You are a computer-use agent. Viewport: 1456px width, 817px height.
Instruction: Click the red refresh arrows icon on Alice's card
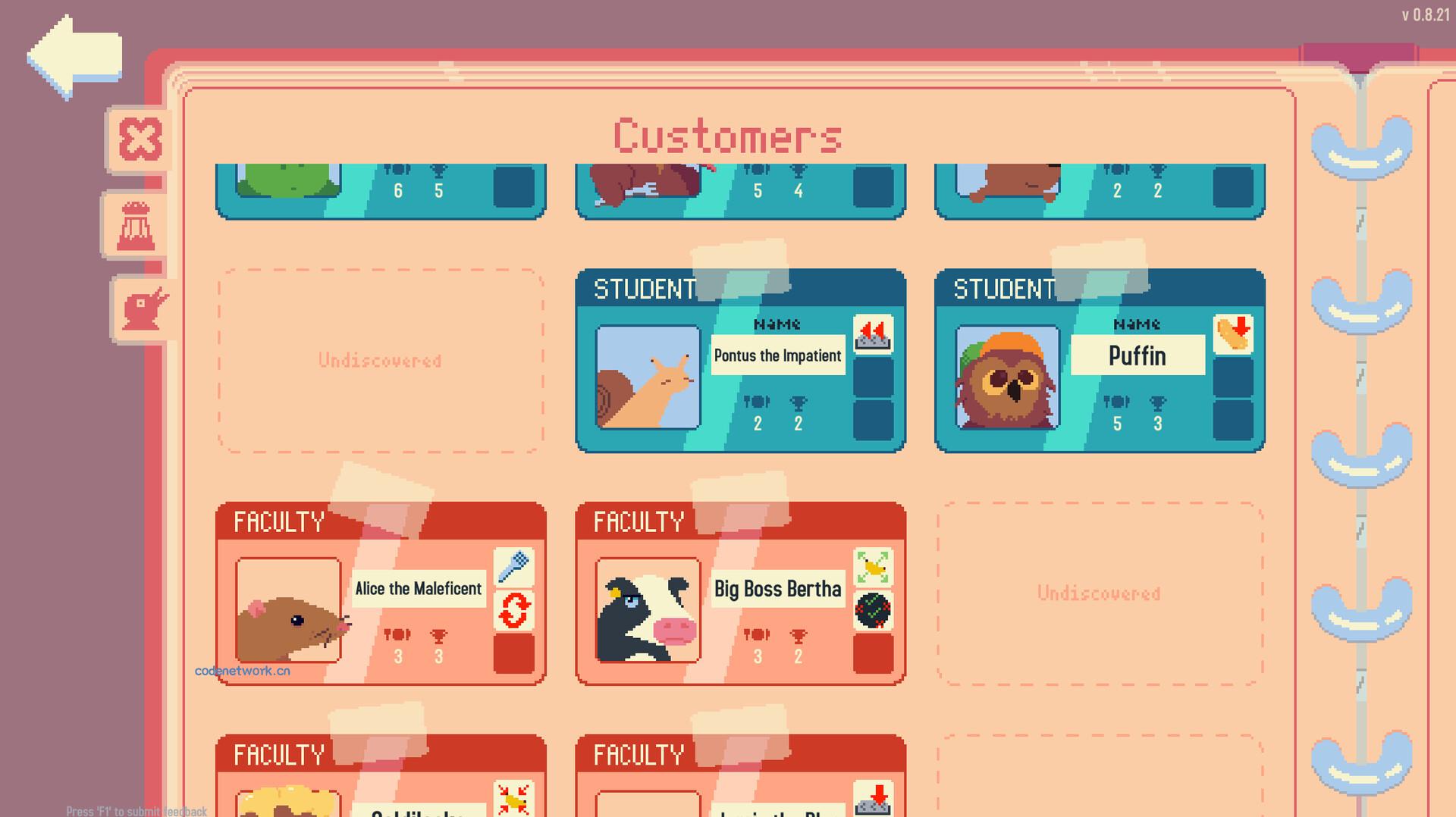point(513,611)
